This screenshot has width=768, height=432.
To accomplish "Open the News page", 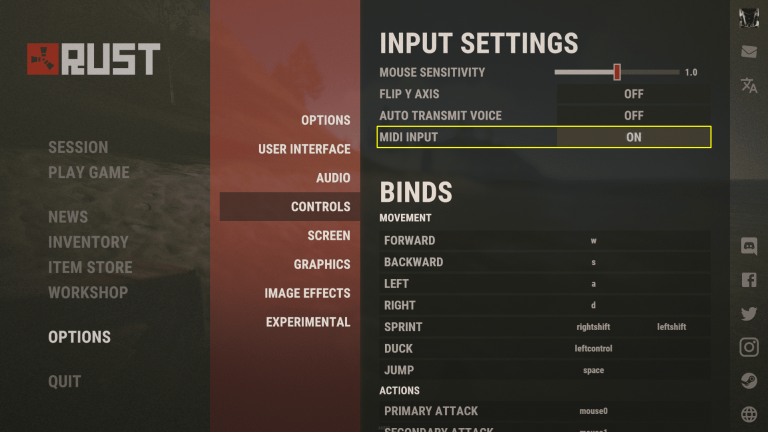I will tap(68, 217).
